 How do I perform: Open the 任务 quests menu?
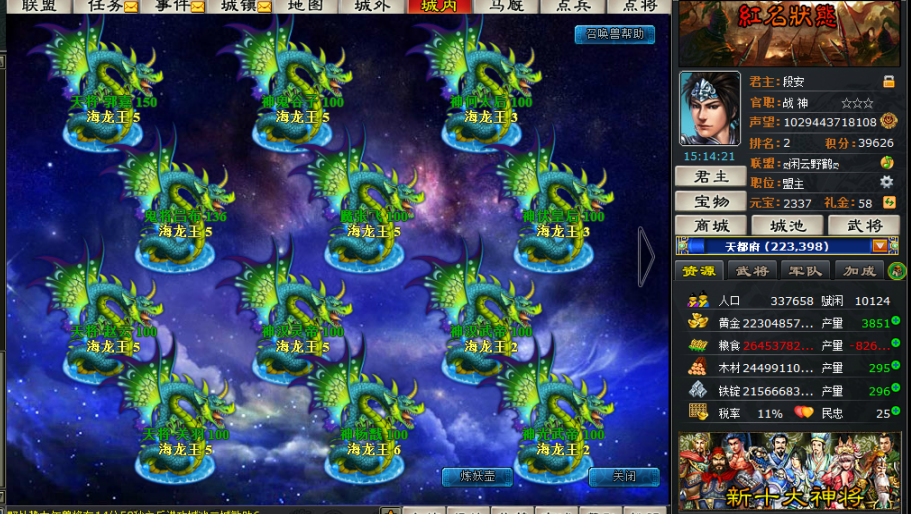pyautogui.click(x=111, y=6)
